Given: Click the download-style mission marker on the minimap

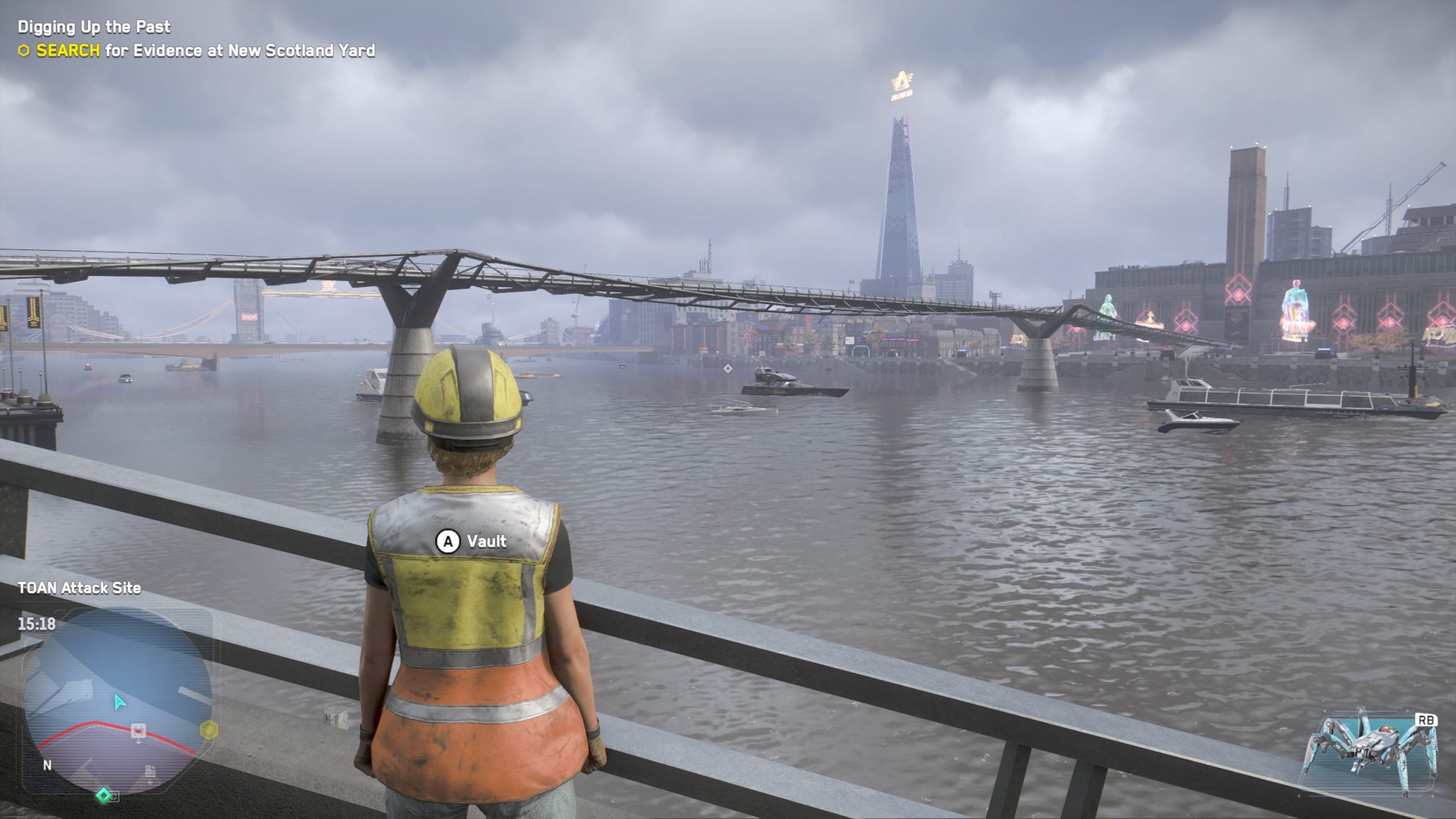Looking at the screenshot, I should (x=138, y=729).
